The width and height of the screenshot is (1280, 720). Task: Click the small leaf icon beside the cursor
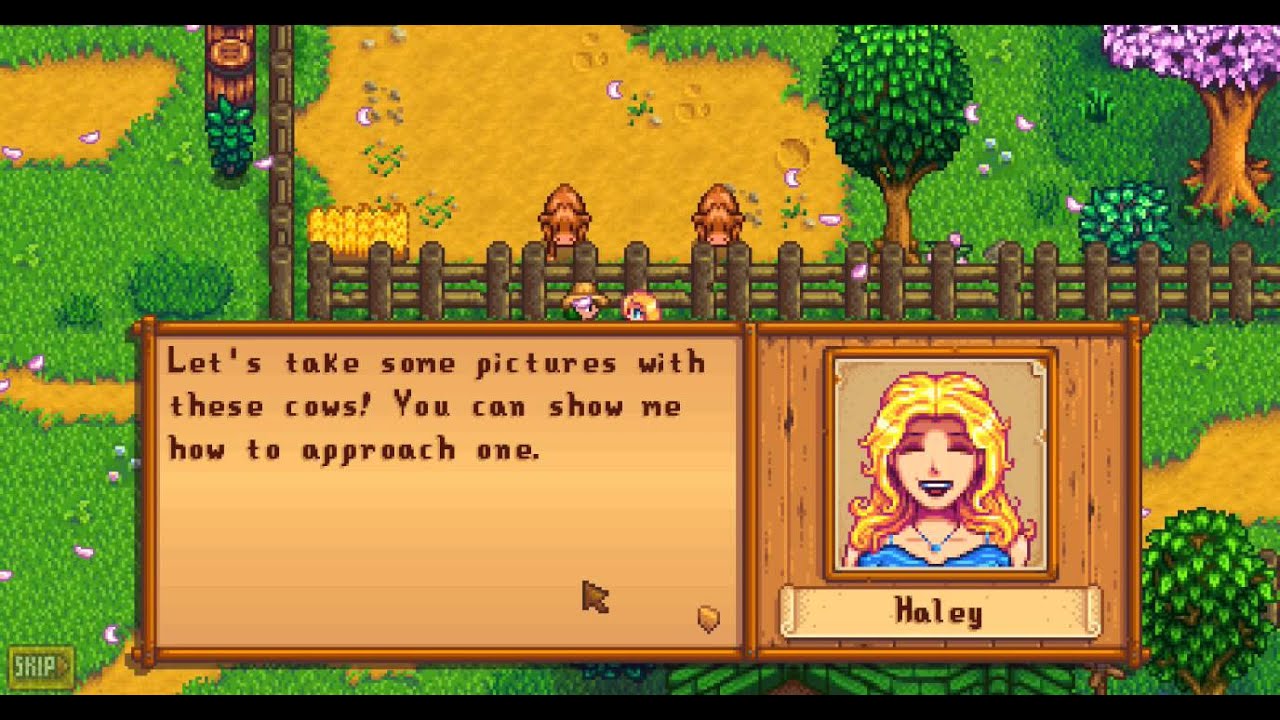(x=706, y=617)
